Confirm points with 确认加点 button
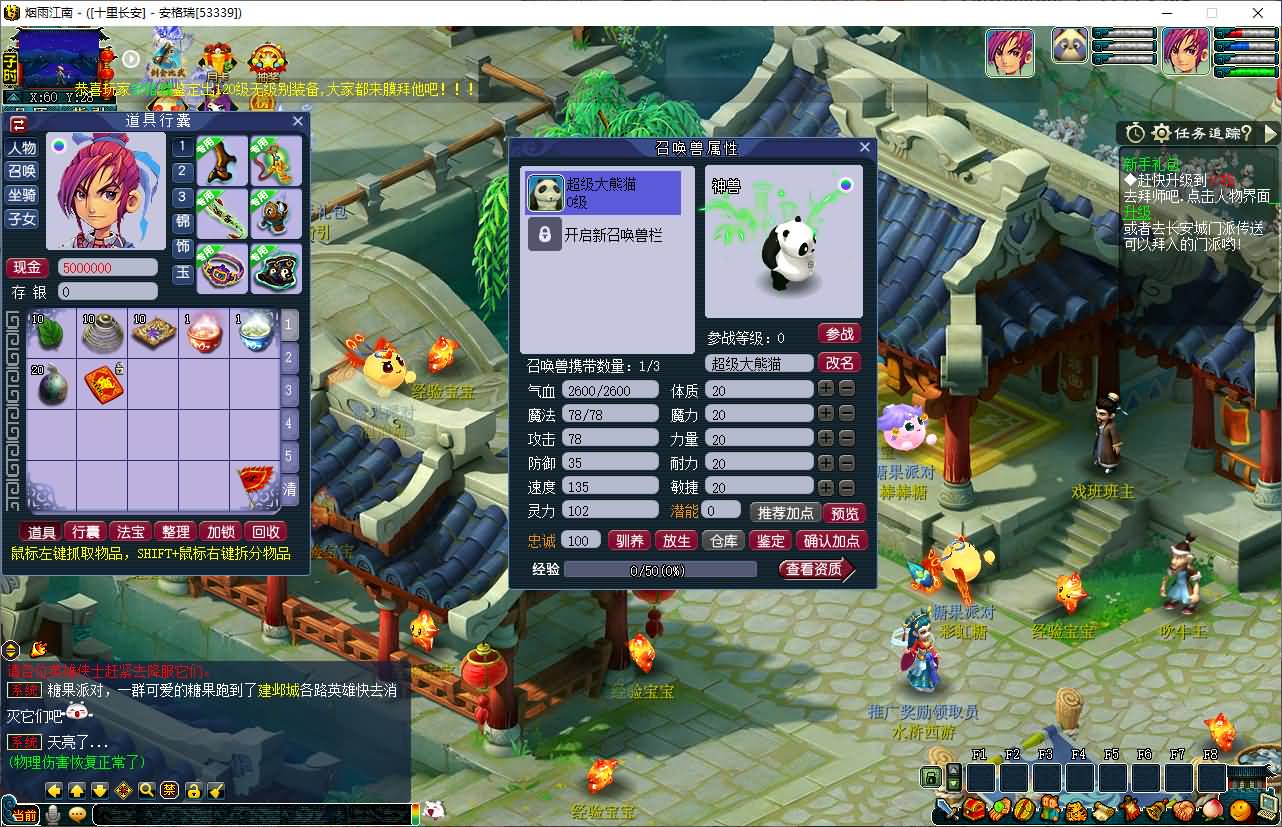The image size is (1282, 827). pos(831,541)
